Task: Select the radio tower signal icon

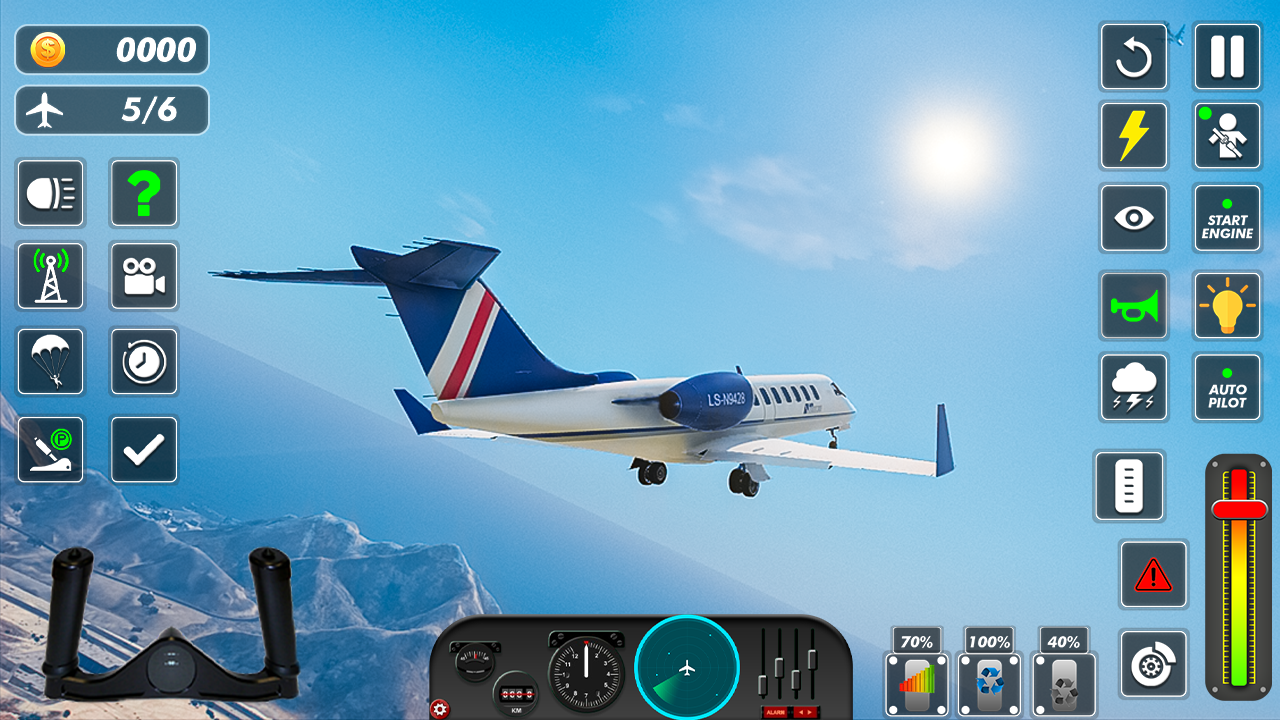Action: (50, 276)
